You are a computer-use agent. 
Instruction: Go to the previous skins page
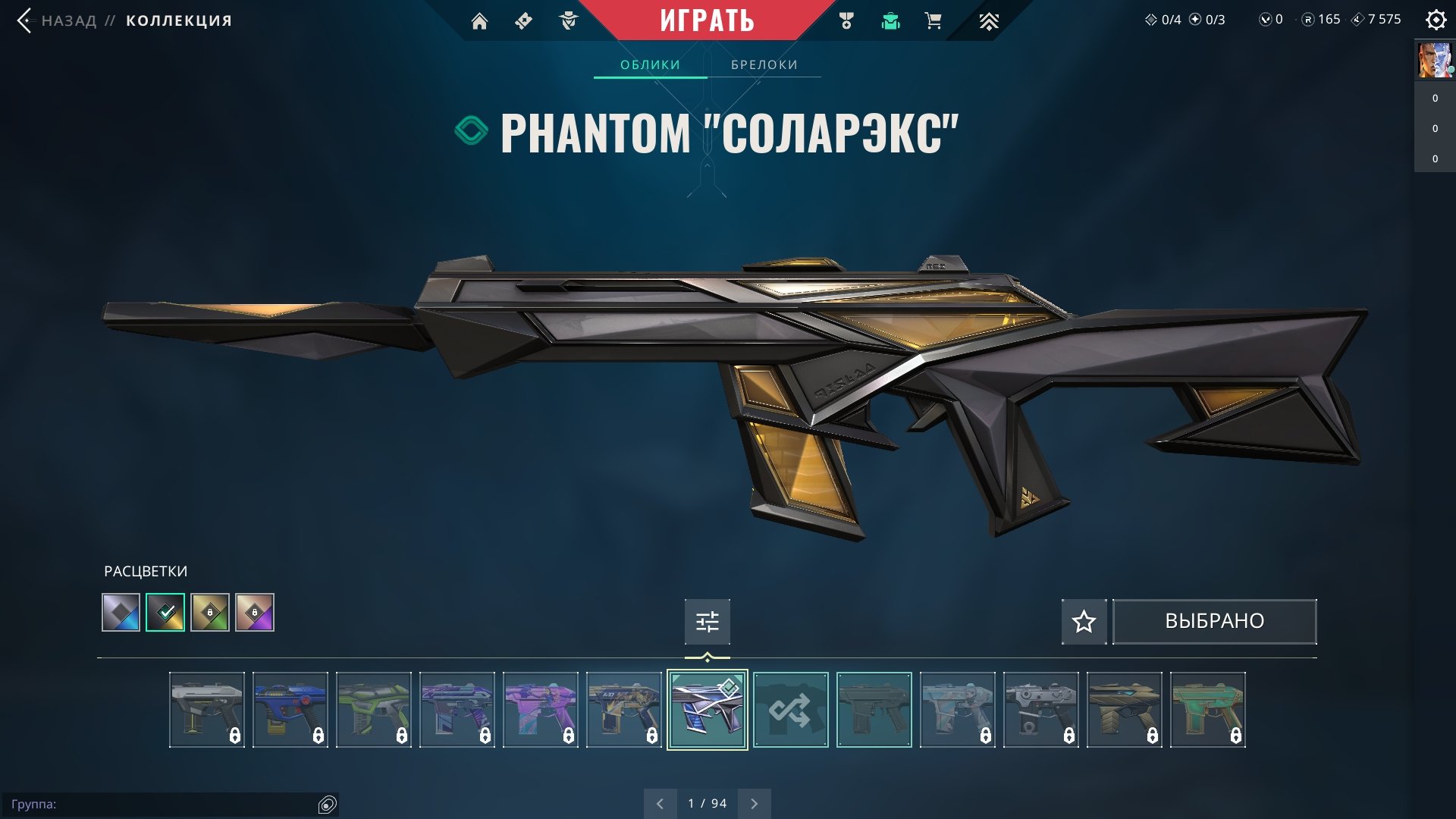coord(660,804)
